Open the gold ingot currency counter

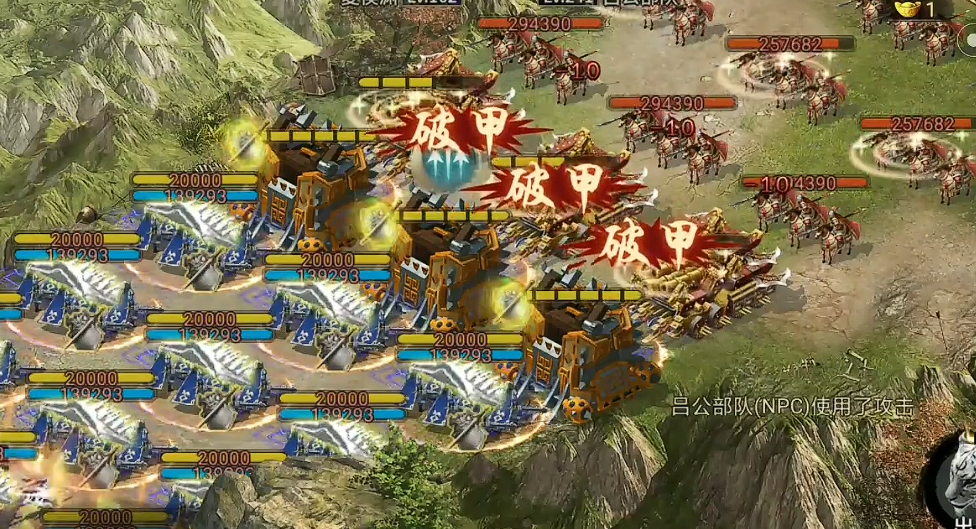[x=914, y=9]
